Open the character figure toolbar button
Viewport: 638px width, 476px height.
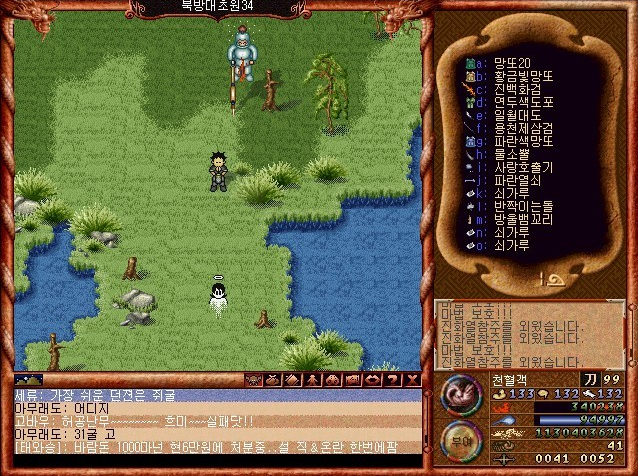coord(309,380)
